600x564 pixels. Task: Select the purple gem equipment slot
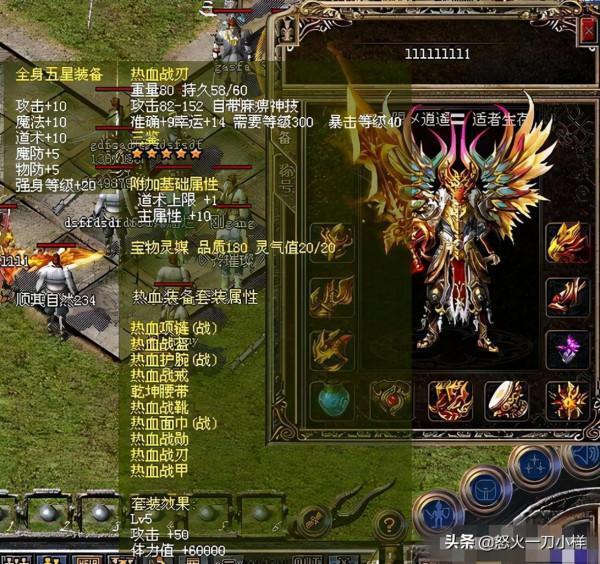pyautogui.click(x=568, y=349)
